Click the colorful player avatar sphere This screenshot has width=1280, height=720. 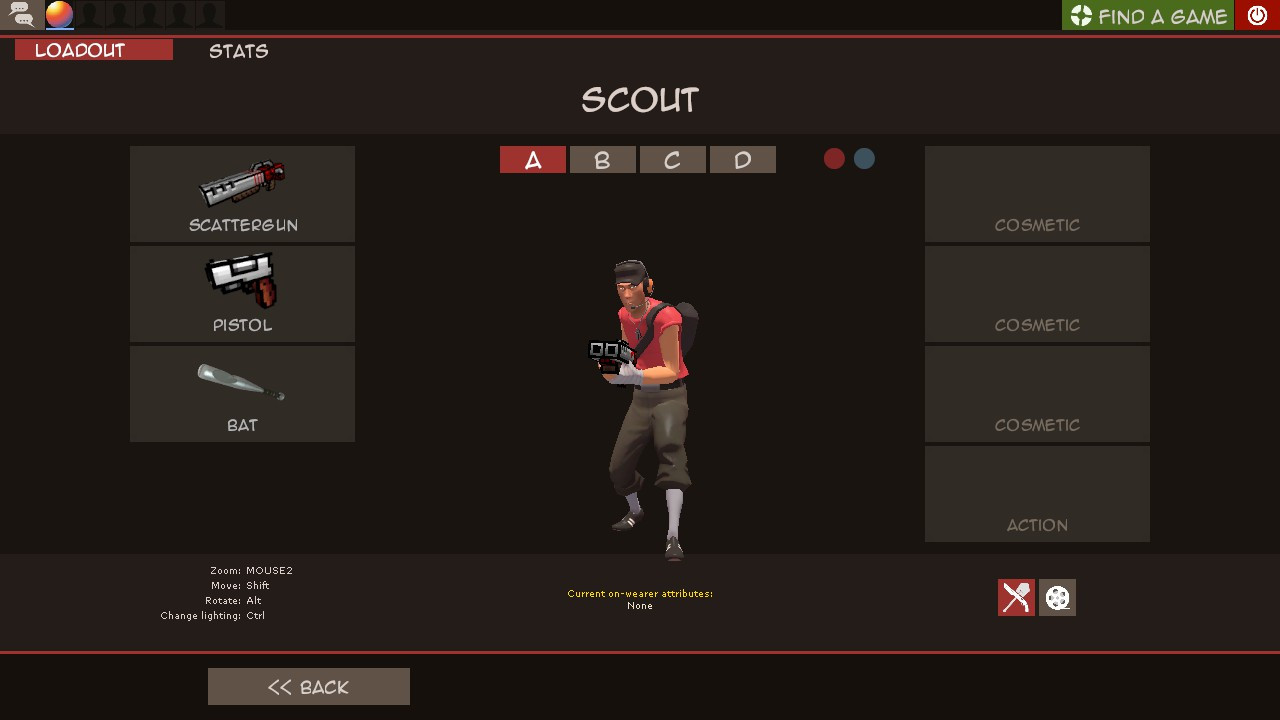tap(58, 14)
